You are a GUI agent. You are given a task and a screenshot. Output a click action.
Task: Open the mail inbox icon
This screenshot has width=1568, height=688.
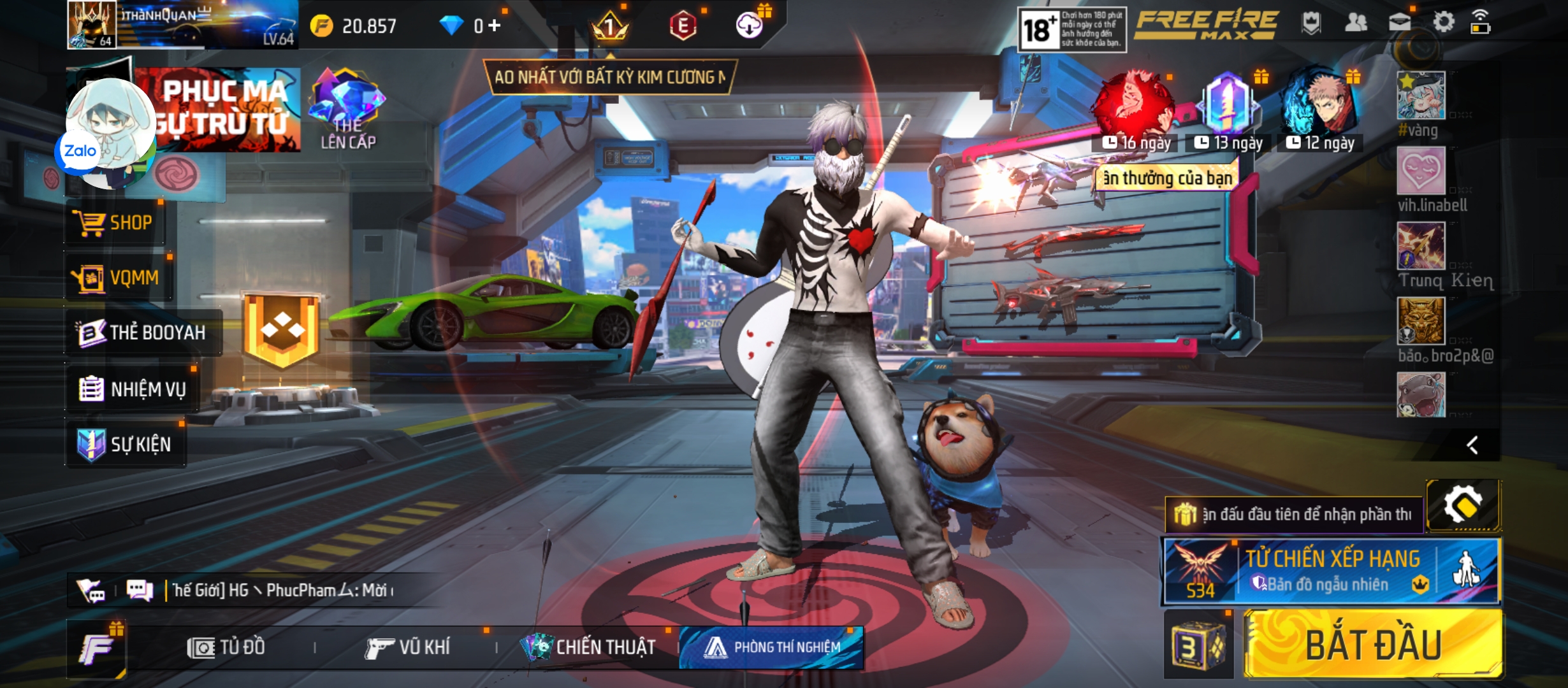point(1399,23)
